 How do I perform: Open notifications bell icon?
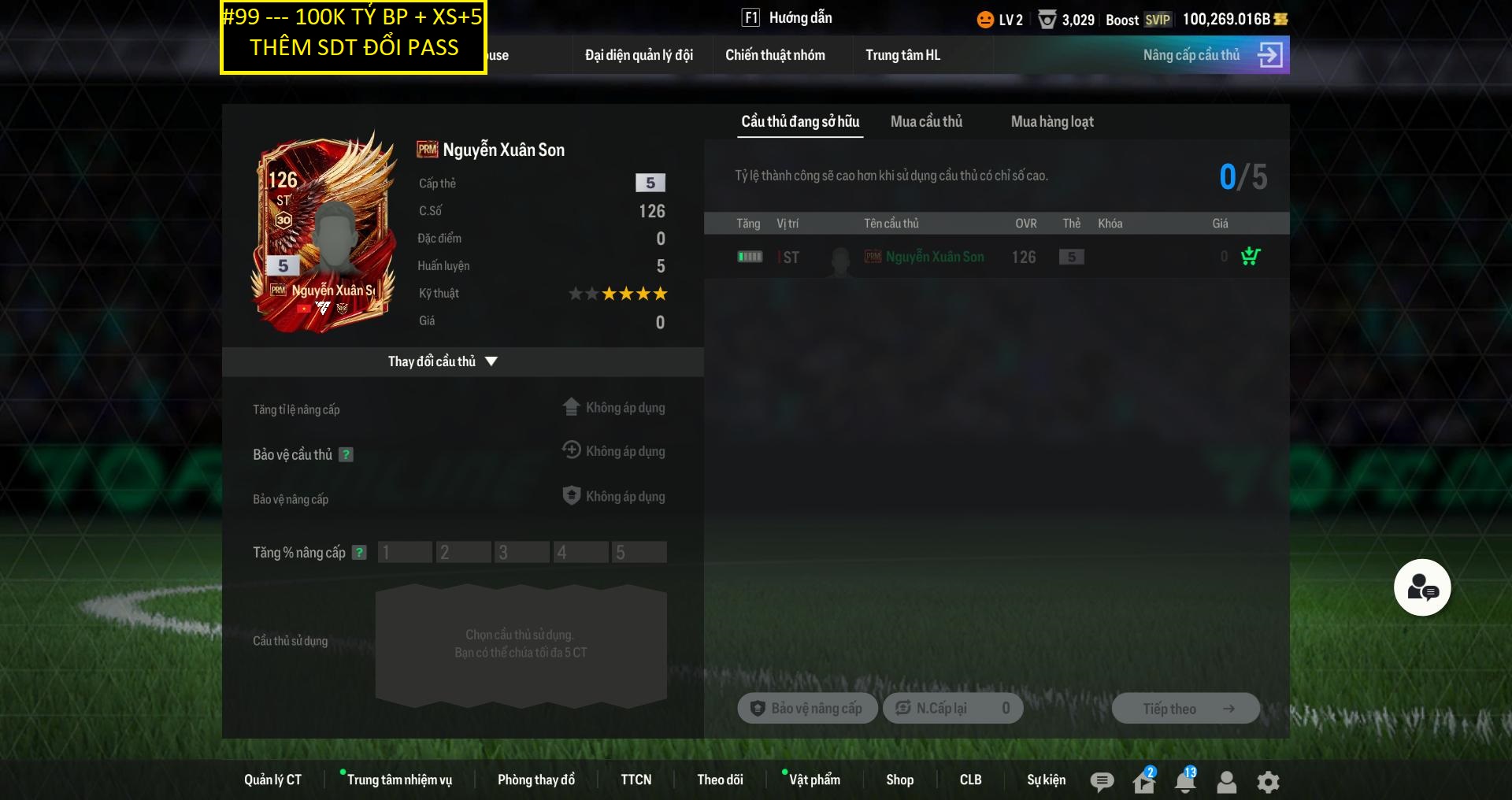tap(1184, 782)
